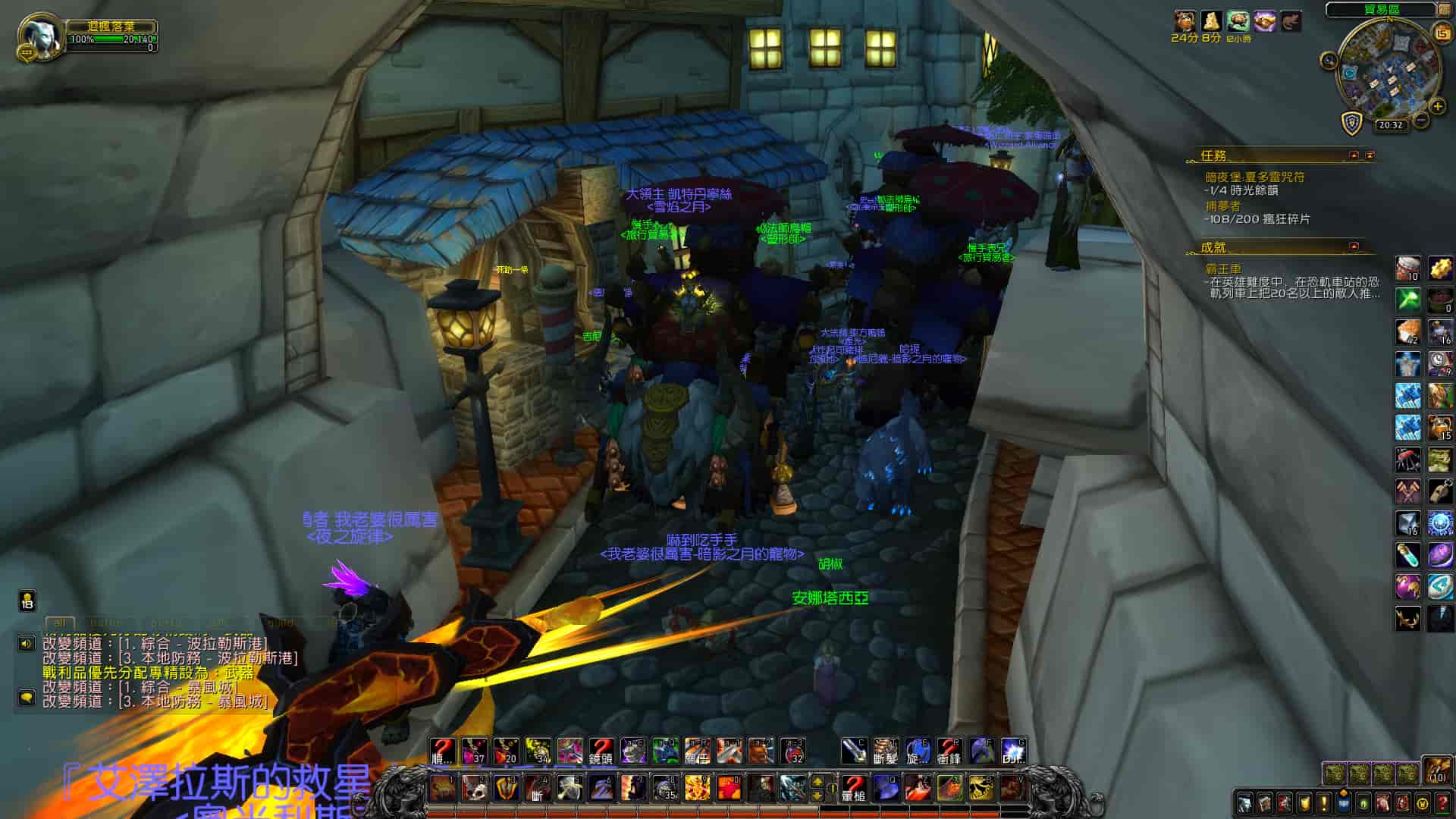
Task: Use the 斷髮 fist ability icon
Action: point(885,751)
